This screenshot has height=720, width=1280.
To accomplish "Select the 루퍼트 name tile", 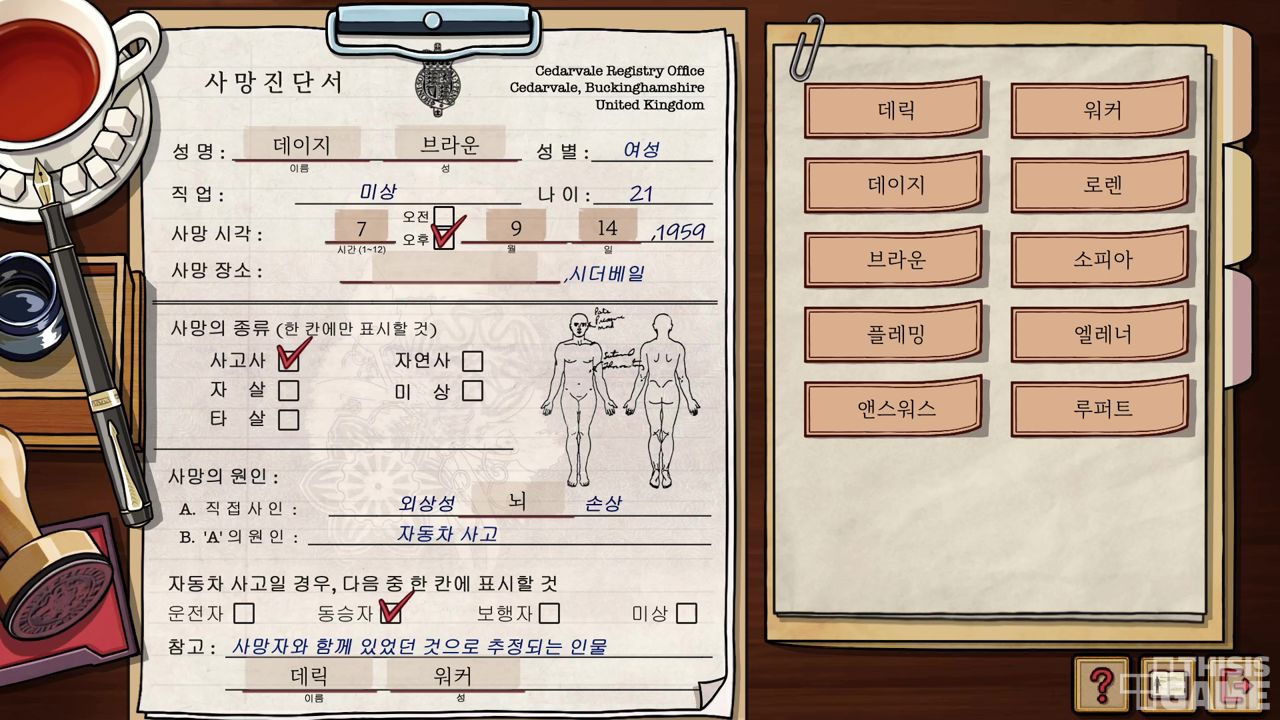I will [x=1101, y=408].
